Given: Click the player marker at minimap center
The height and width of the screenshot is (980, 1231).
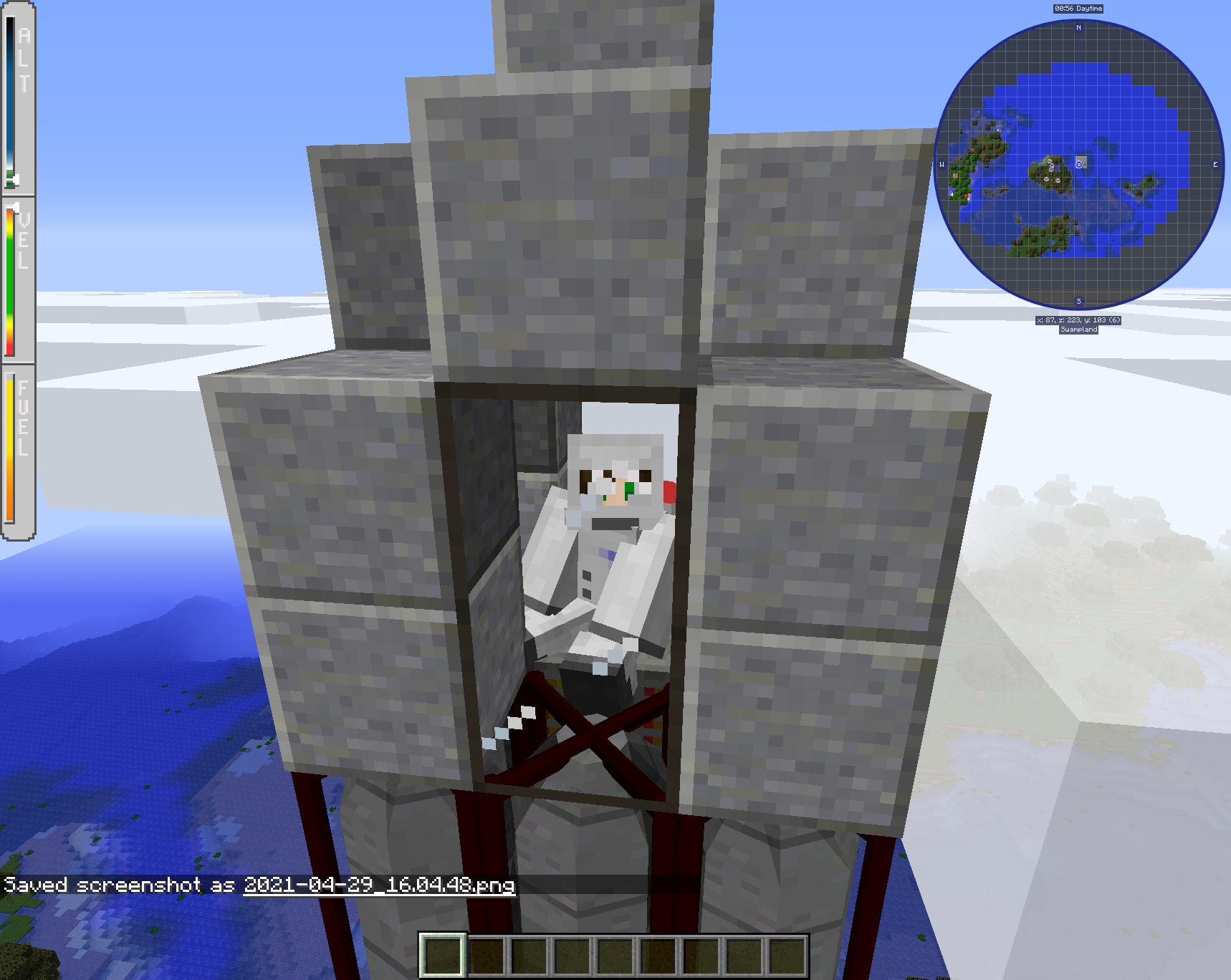Looking at the screenshot, I should (x=1079, y=165).
